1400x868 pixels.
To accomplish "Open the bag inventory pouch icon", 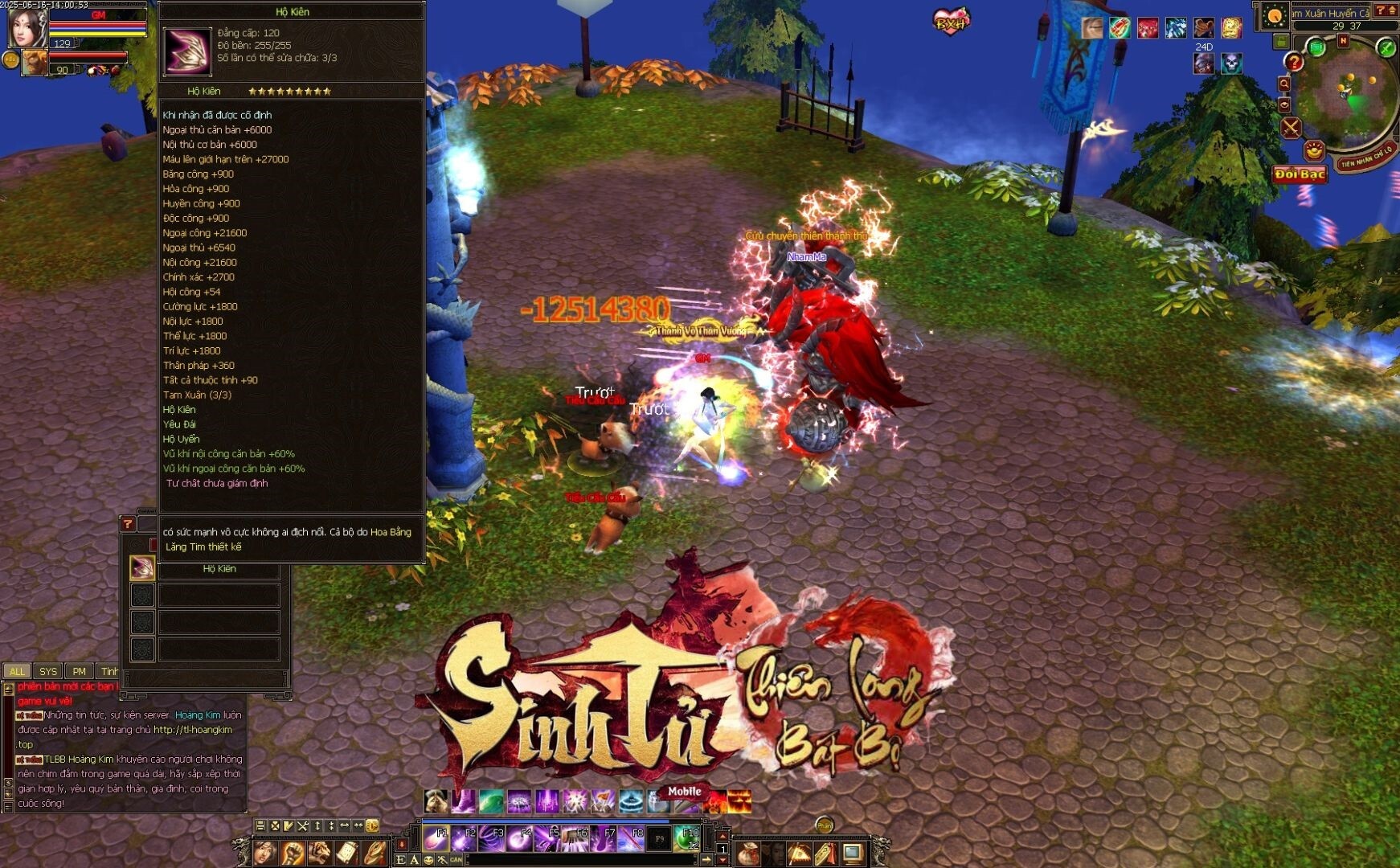I will tap(747, 853).
